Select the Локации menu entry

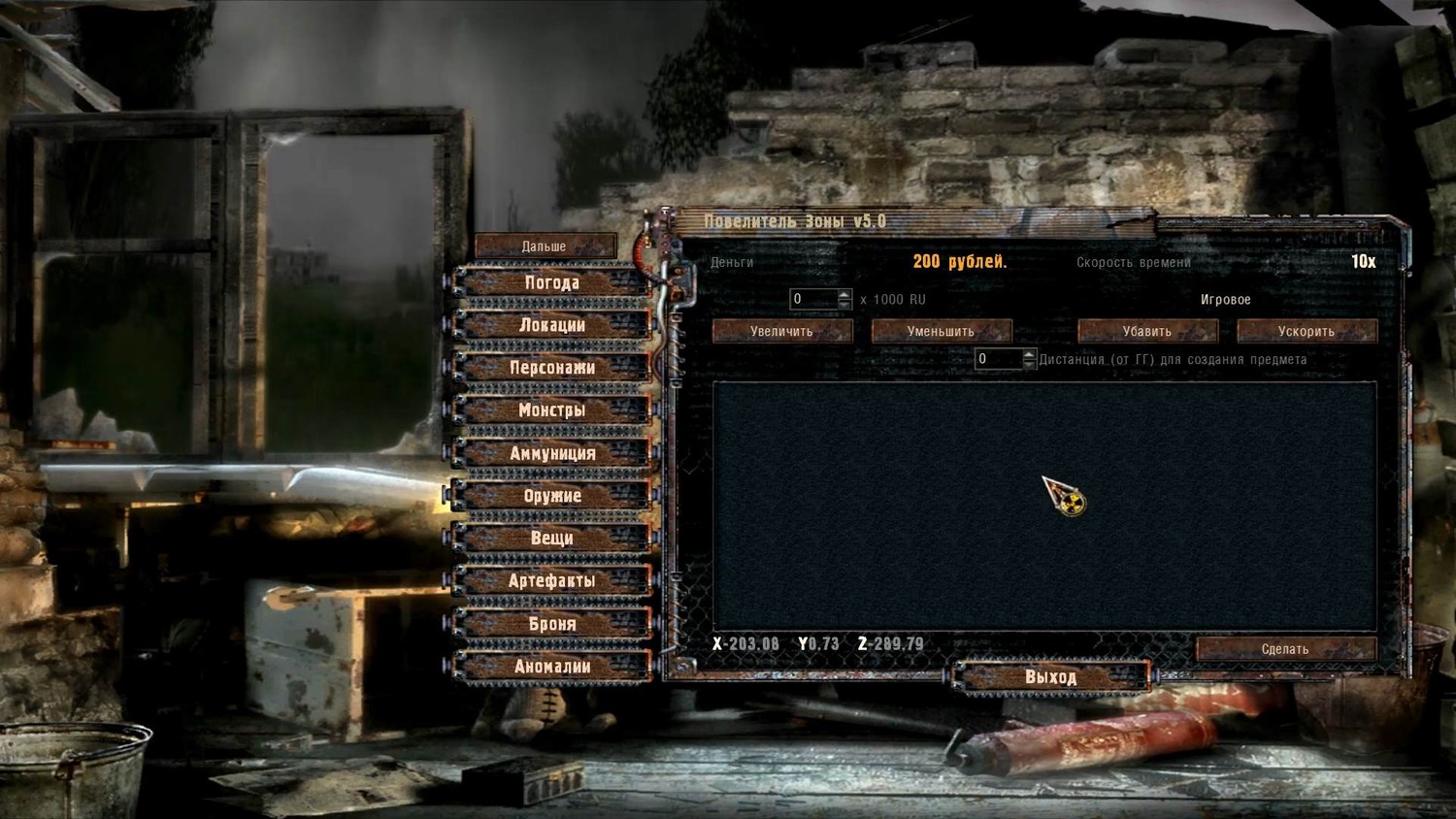click(x=551, y=326)
